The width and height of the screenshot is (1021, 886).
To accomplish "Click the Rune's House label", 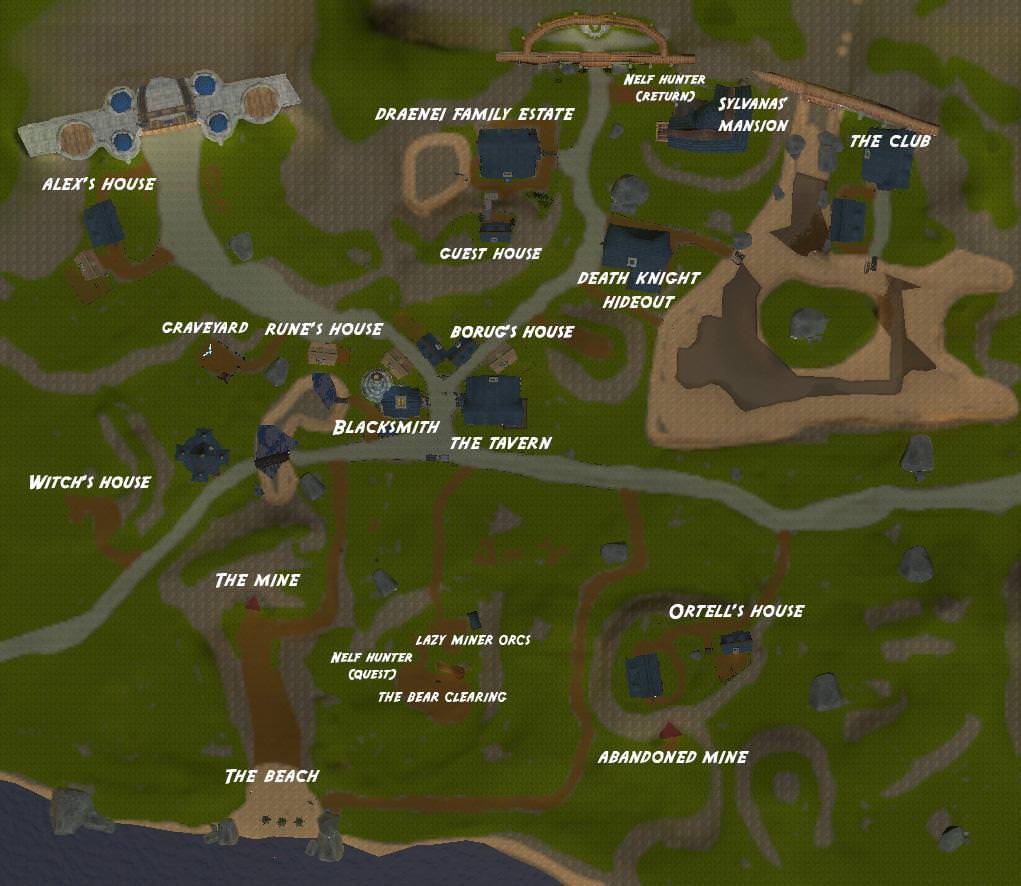I will tap(323, 329).
